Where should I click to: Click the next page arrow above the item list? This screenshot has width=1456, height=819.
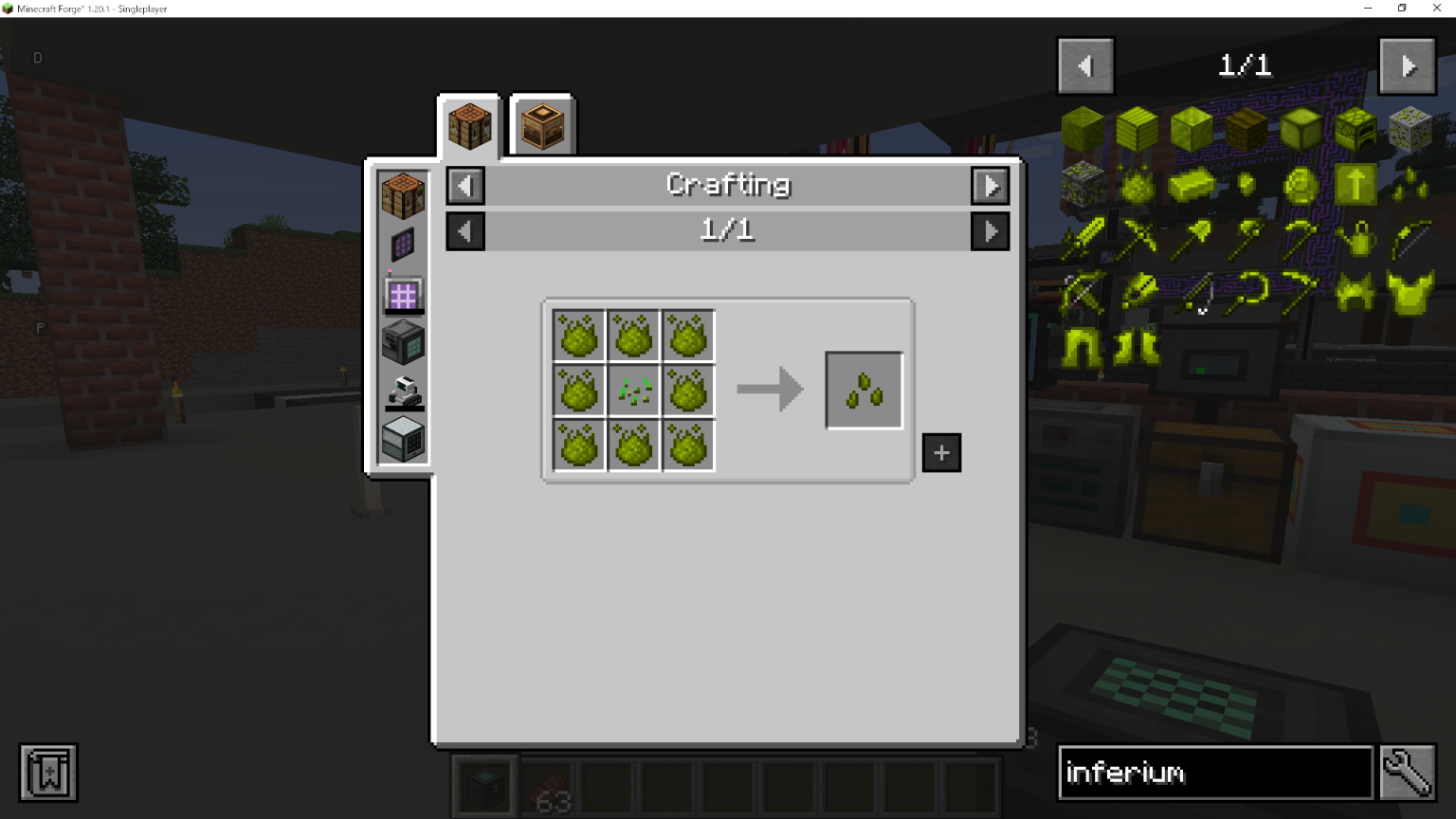click(x=1407, y=65)
